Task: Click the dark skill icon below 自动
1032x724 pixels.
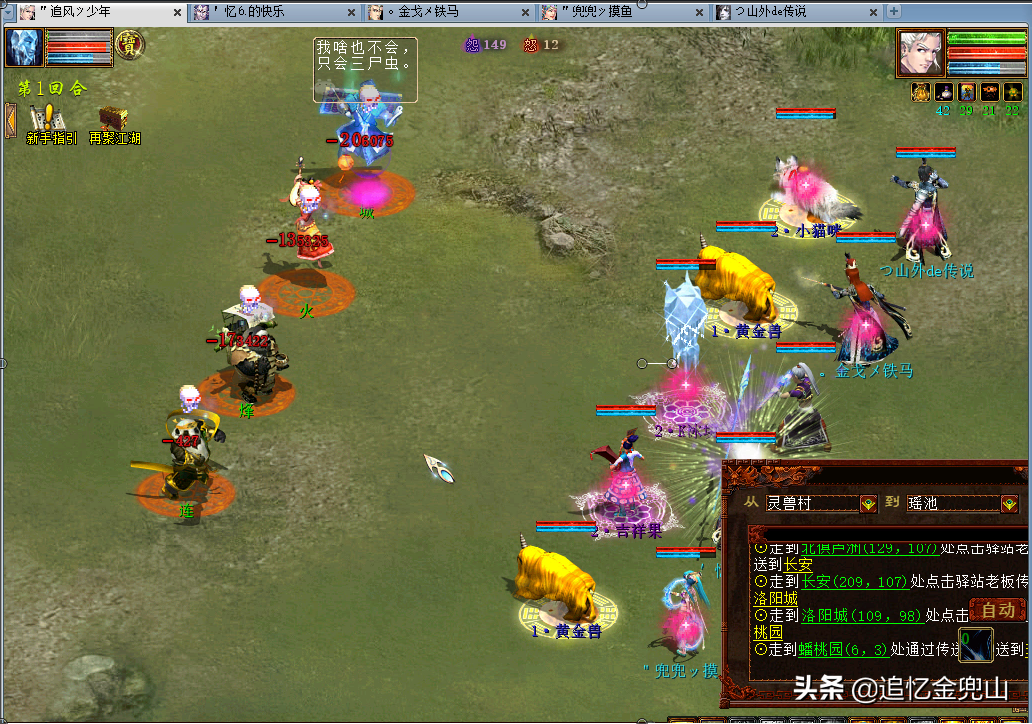Action: (x=976, y=645)
